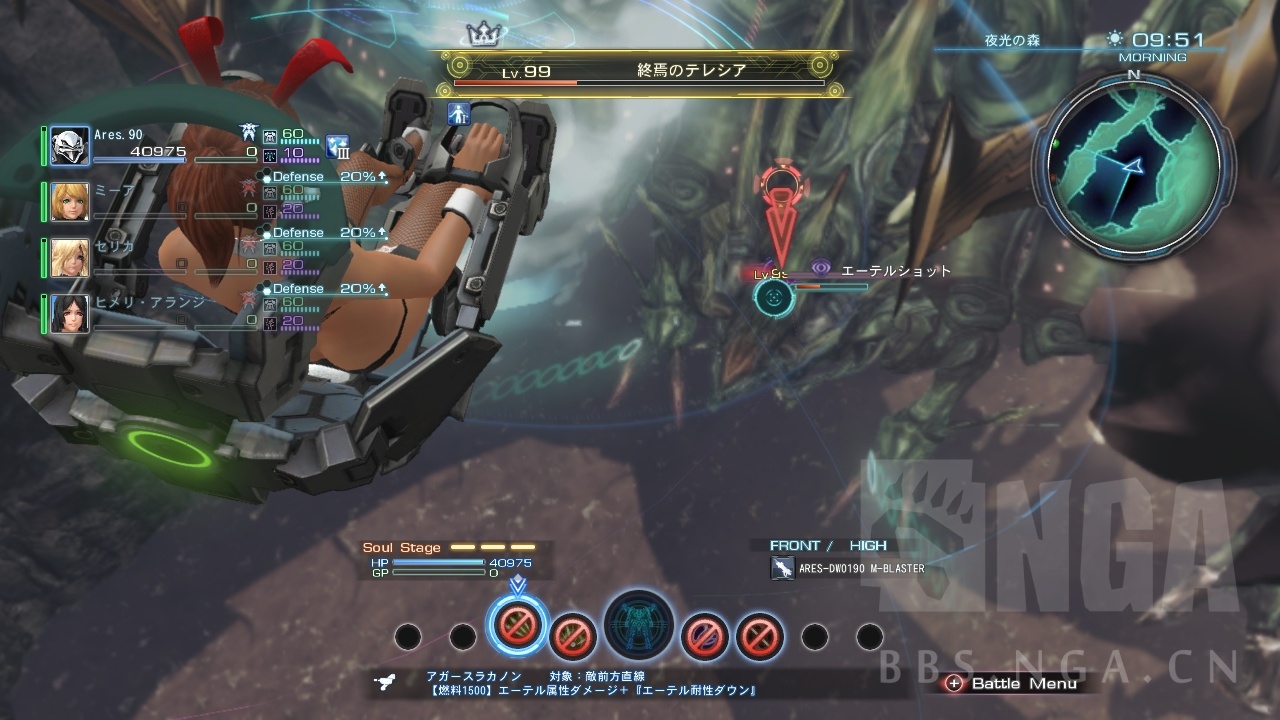Activate the central Skell silhouette art

point(638,626)
